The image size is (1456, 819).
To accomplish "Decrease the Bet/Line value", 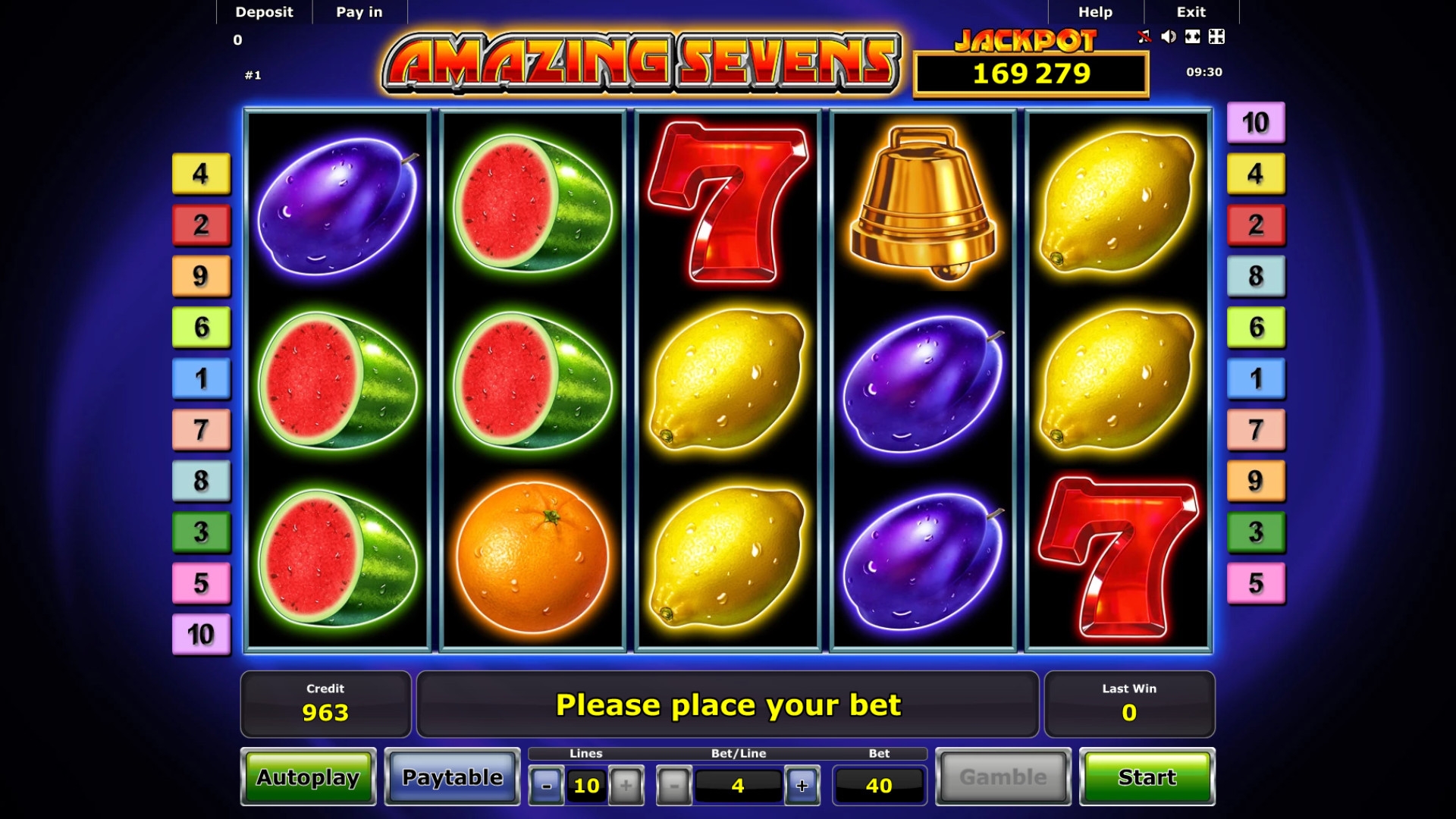I will [x=673, y=786].
